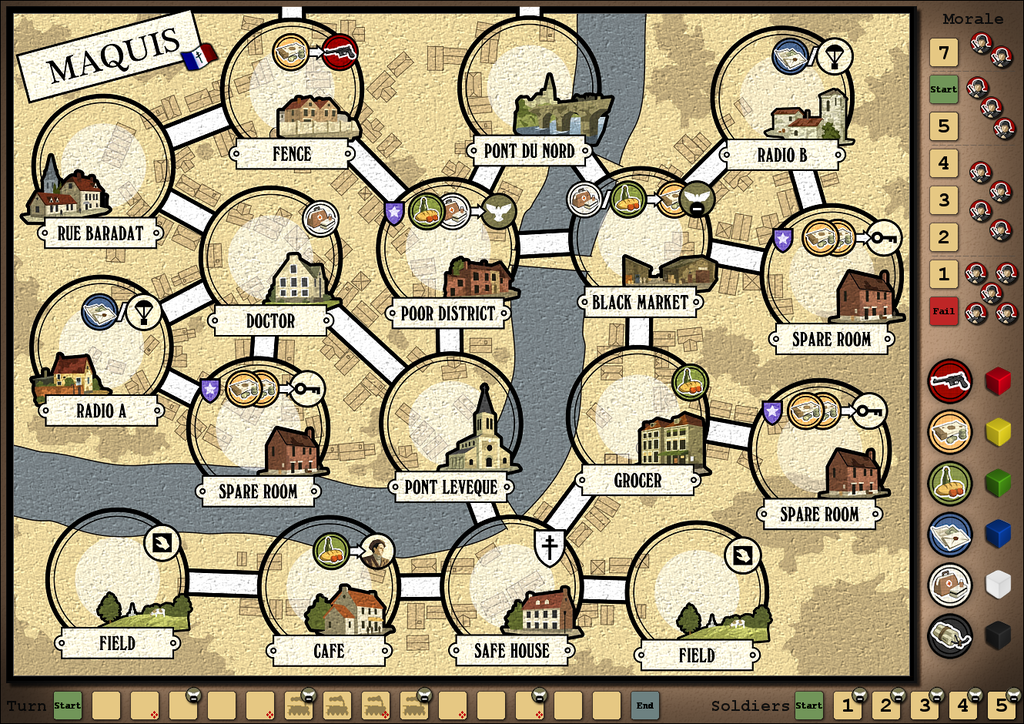Select the blue intel resource cube
Screen dimensions: 1024x724
coord(998,533)
